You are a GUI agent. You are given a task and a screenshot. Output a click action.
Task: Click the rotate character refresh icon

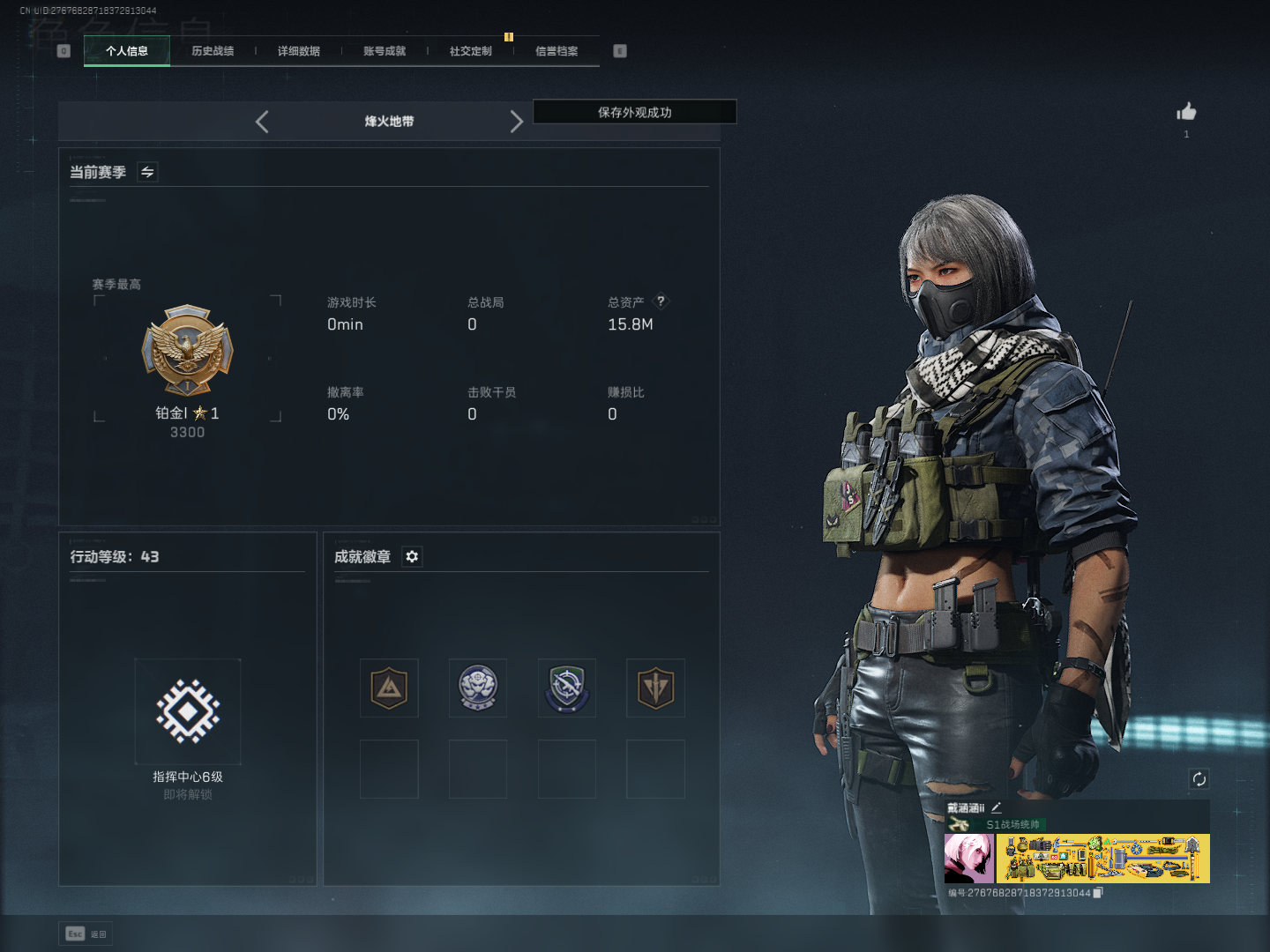pos(1199,778)
